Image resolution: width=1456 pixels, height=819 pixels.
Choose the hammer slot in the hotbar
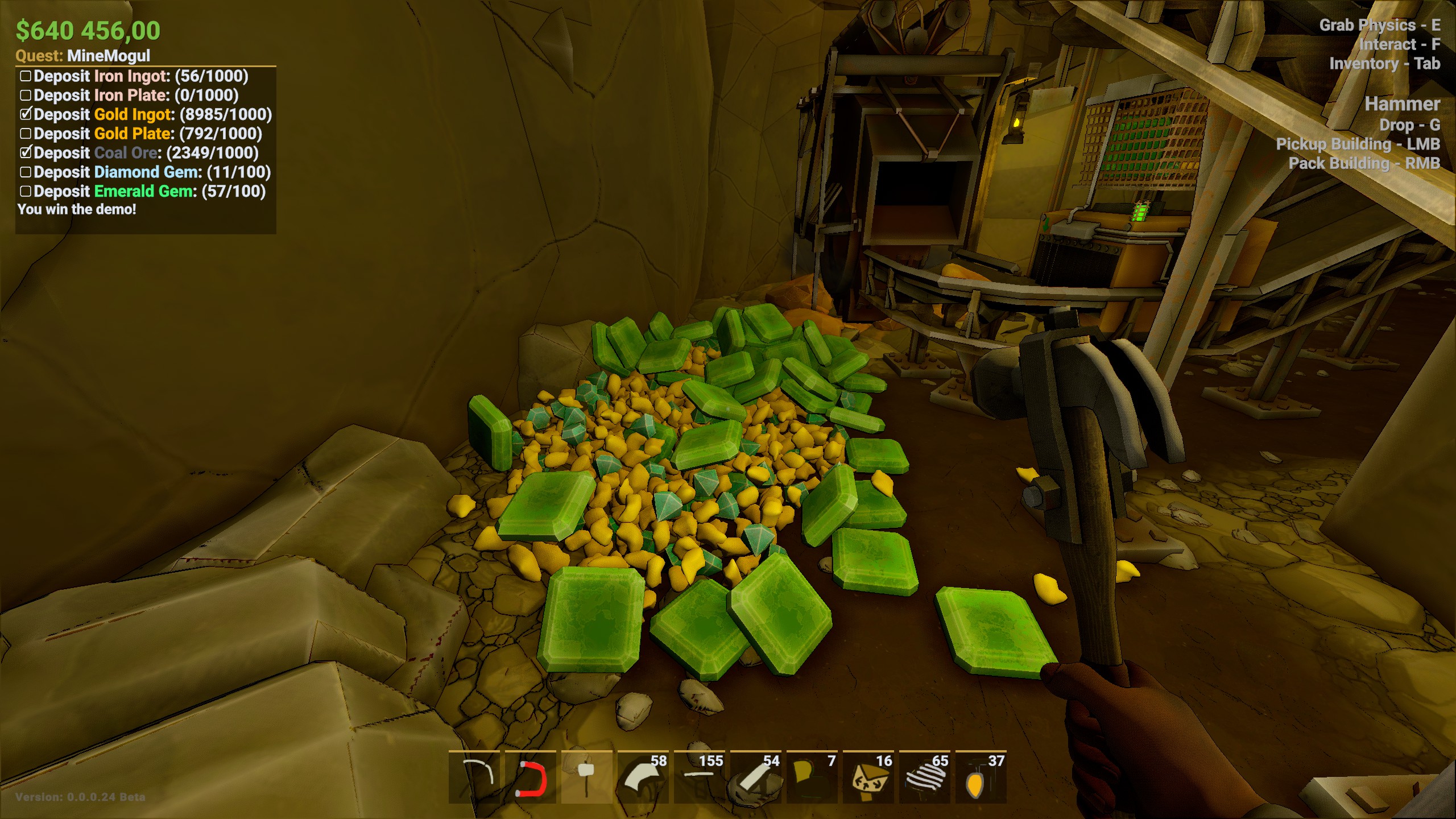586,777
